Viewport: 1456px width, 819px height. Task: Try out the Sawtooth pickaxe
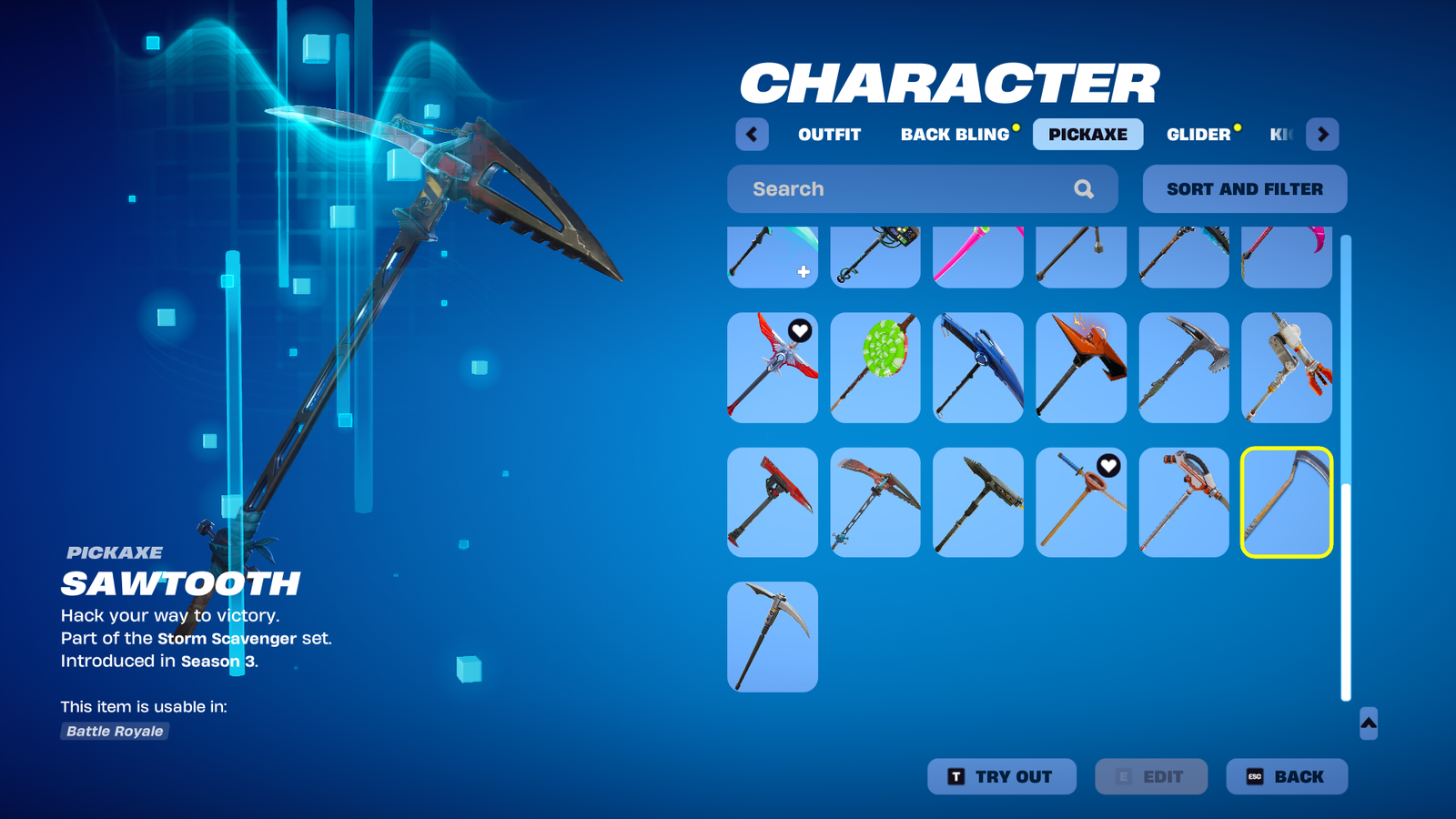(x=1001, y=776)
